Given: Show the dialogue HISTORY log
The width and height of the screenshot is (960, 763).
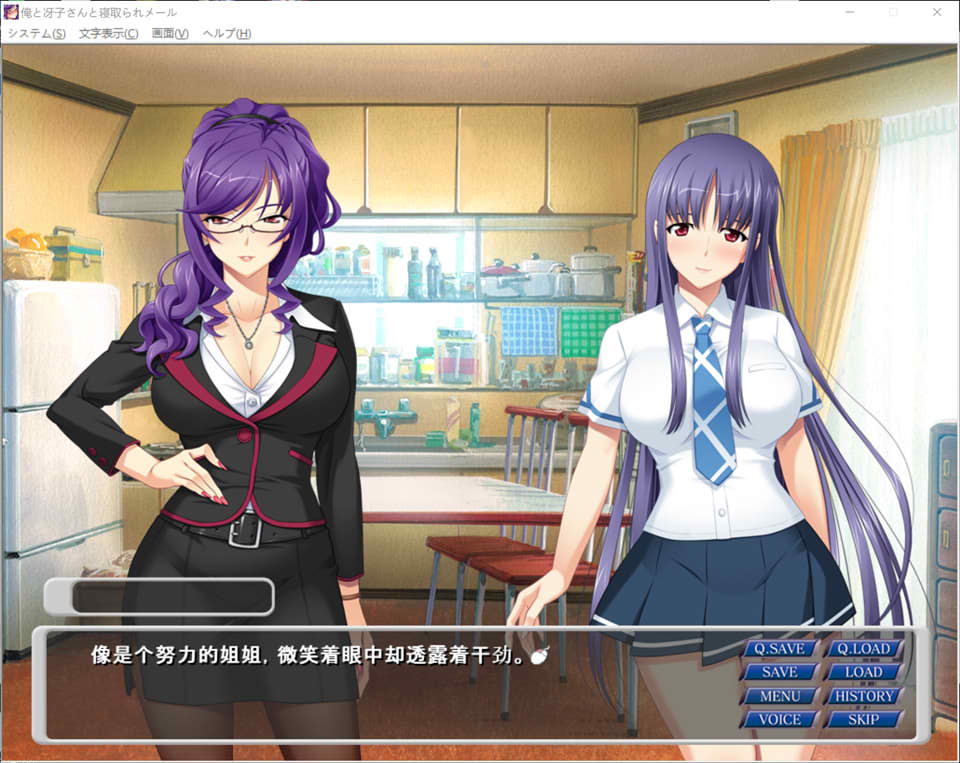Looking at the screenshot, I should tap(864, 696).
